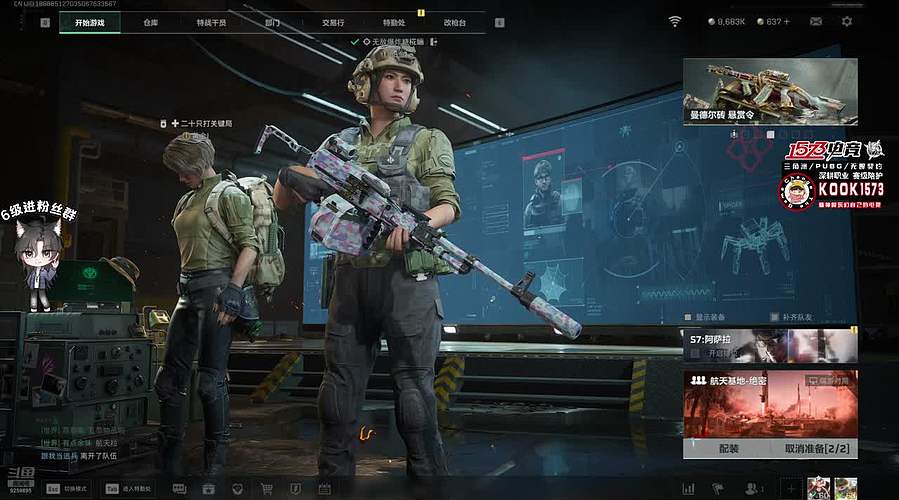Open the mail envelope icon
Screen dimensions: 899x500
tap(816, 21)
